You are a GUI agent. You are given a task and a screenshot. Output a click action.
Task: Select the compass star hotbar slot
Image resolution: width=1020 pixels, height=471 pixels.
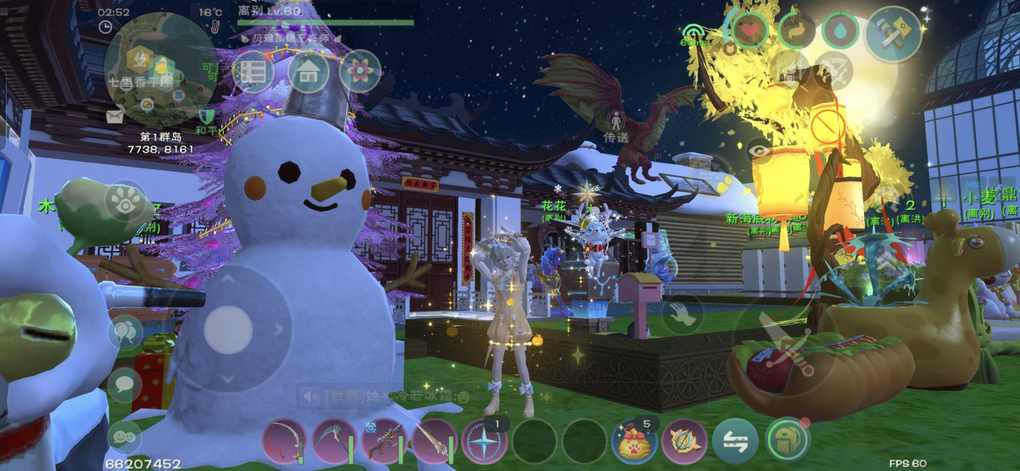(x=485, y=441)
